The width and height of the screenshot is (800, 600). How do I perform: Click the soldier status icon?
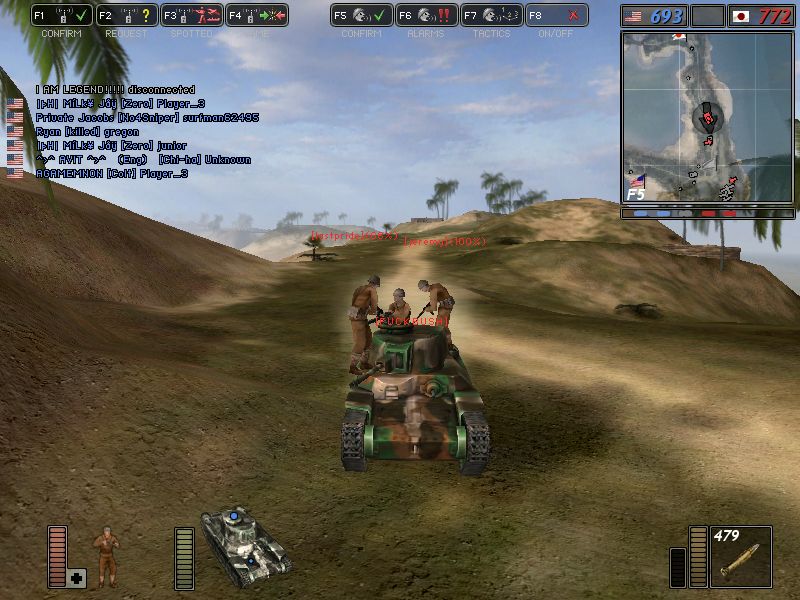click(104, 553)
